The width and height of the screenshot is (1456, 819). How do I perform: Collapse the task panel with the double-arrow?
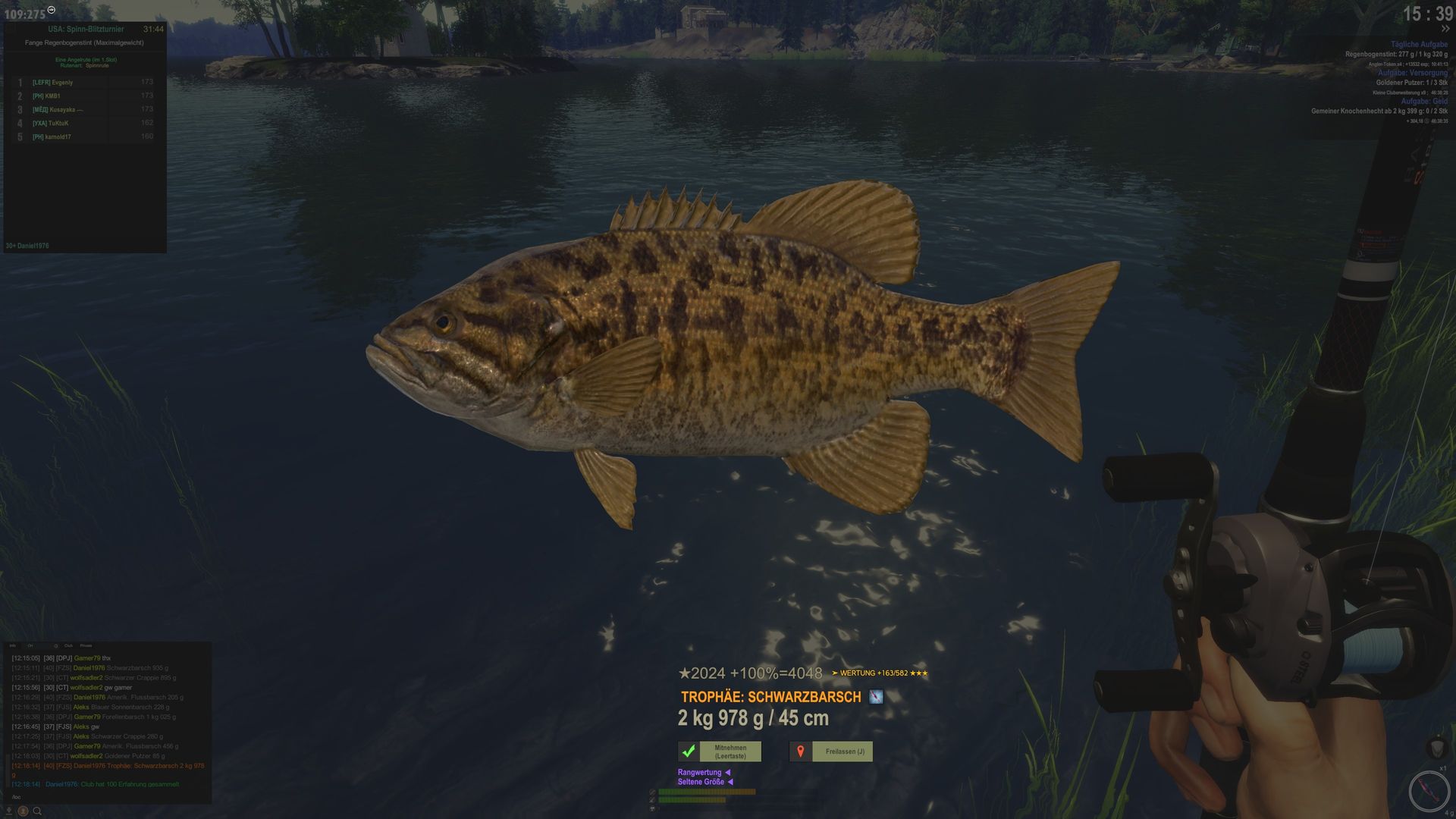(x=1445, y=30)
